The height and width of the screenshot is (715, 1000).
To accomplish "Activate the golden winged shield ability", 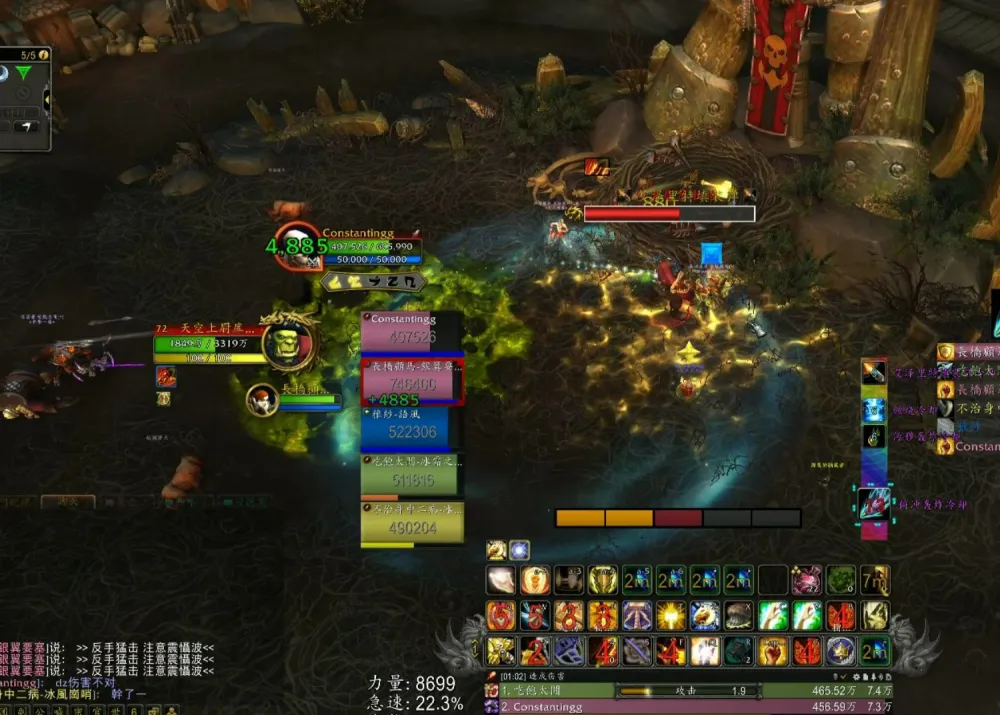I will pyautogui.click(x=602, y=580).
